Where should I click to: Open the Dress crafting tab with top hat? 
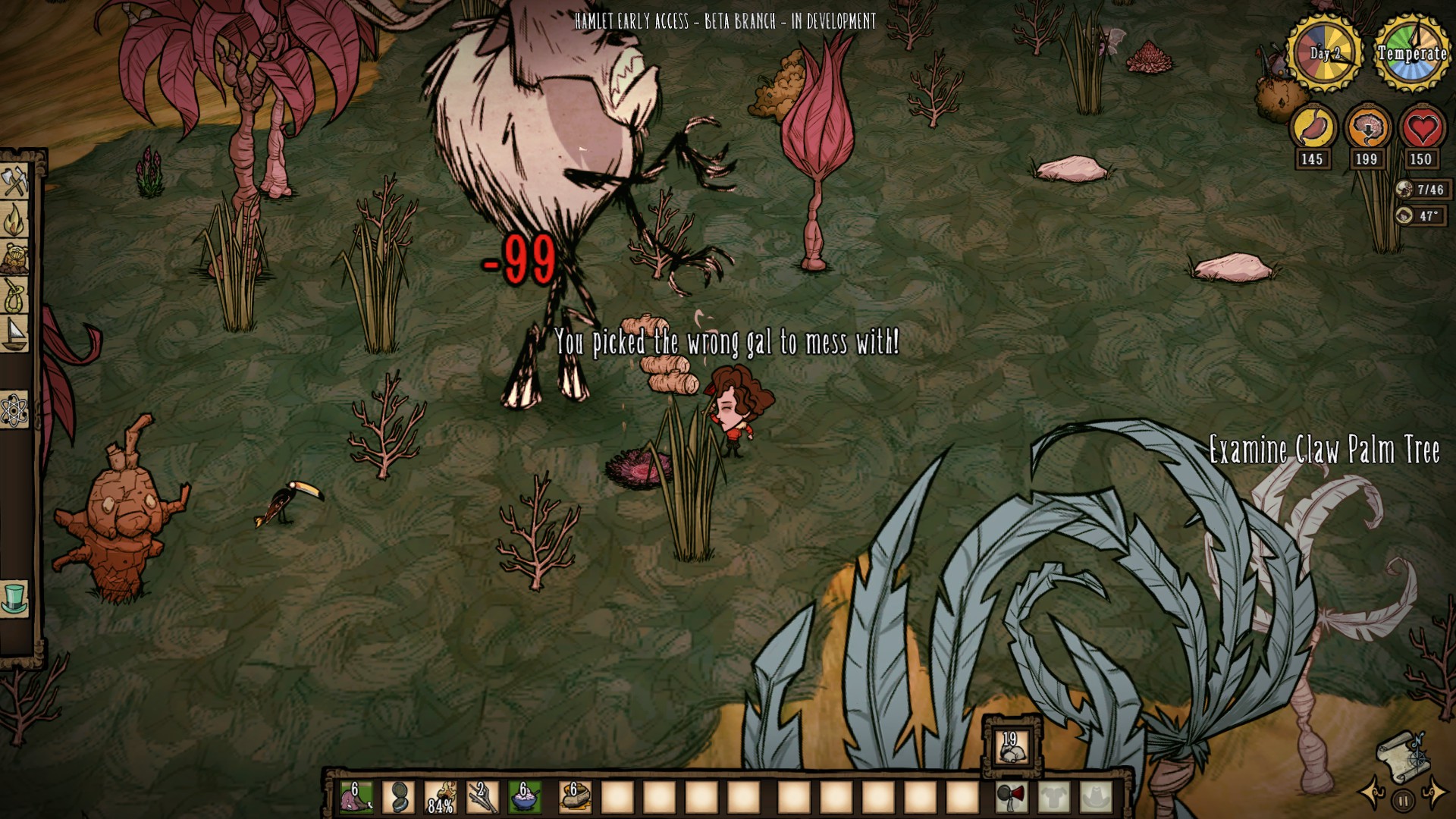[14, 598]
